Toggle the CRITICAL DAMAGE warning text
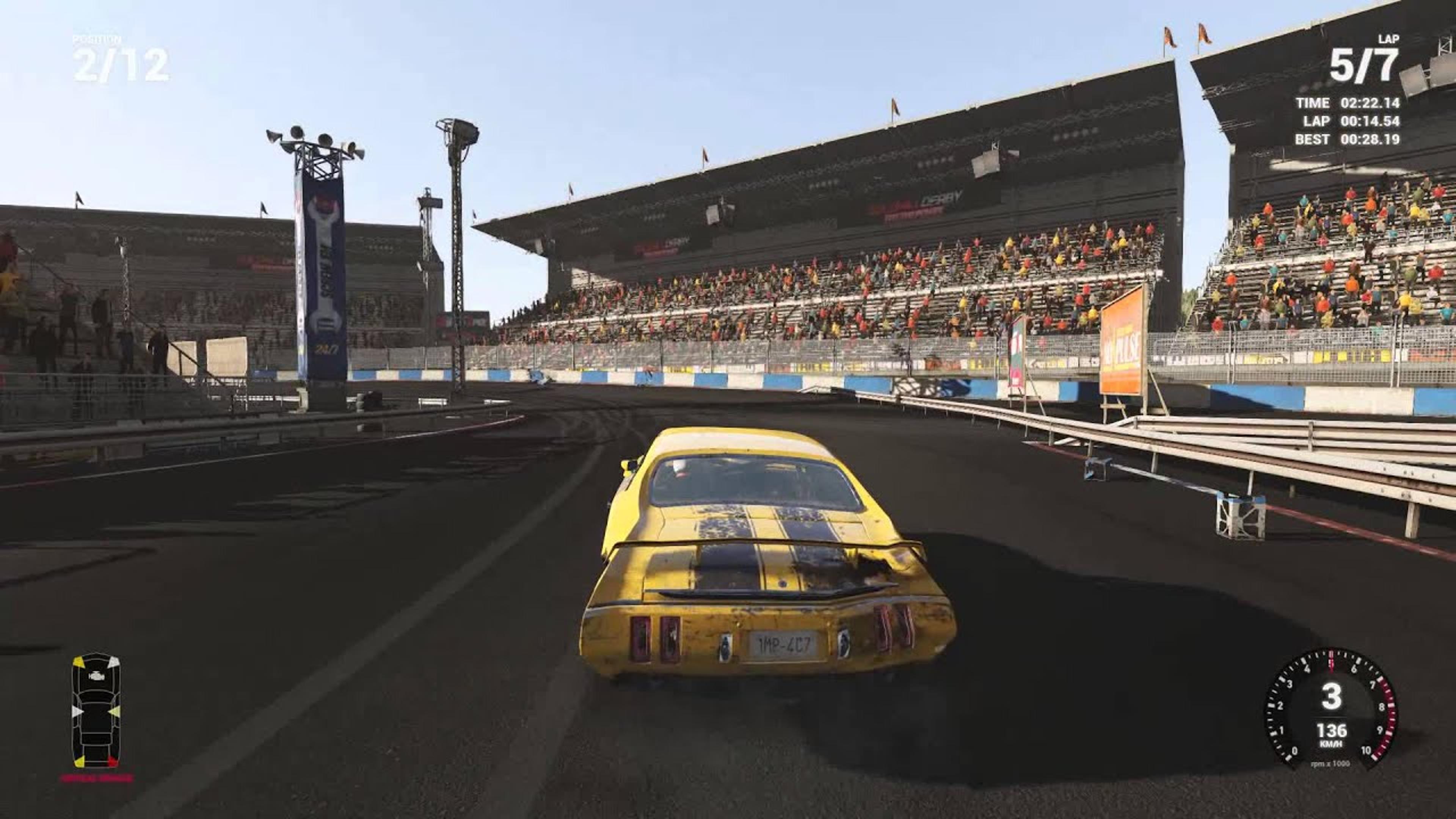 coord(97,778)
